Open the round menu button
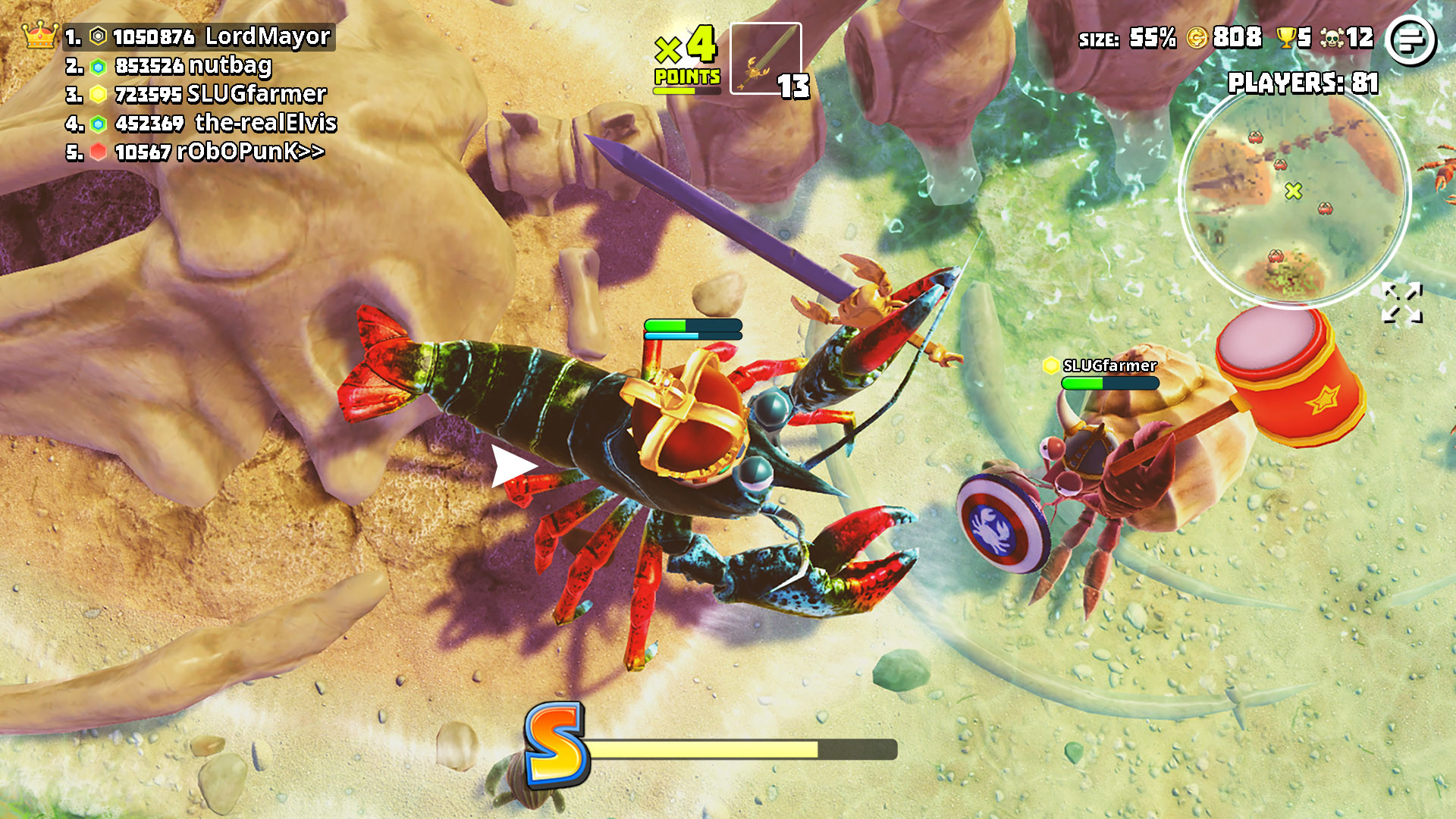Image resolution: width=1456 pixels, height=819 pixels. click(1410, 40)
